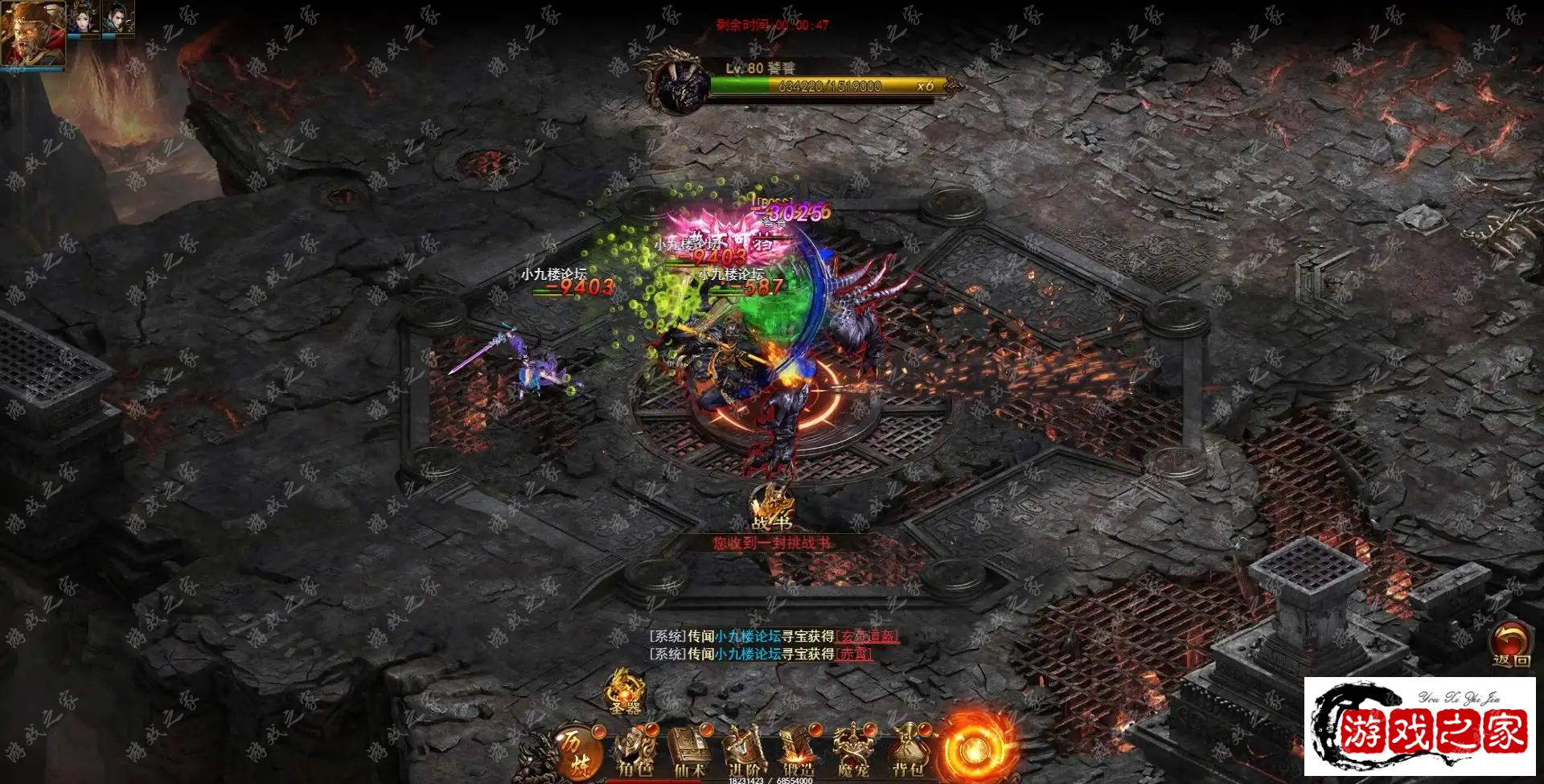Click the 玄赤道袍 item link in chat

pos(867,636)
